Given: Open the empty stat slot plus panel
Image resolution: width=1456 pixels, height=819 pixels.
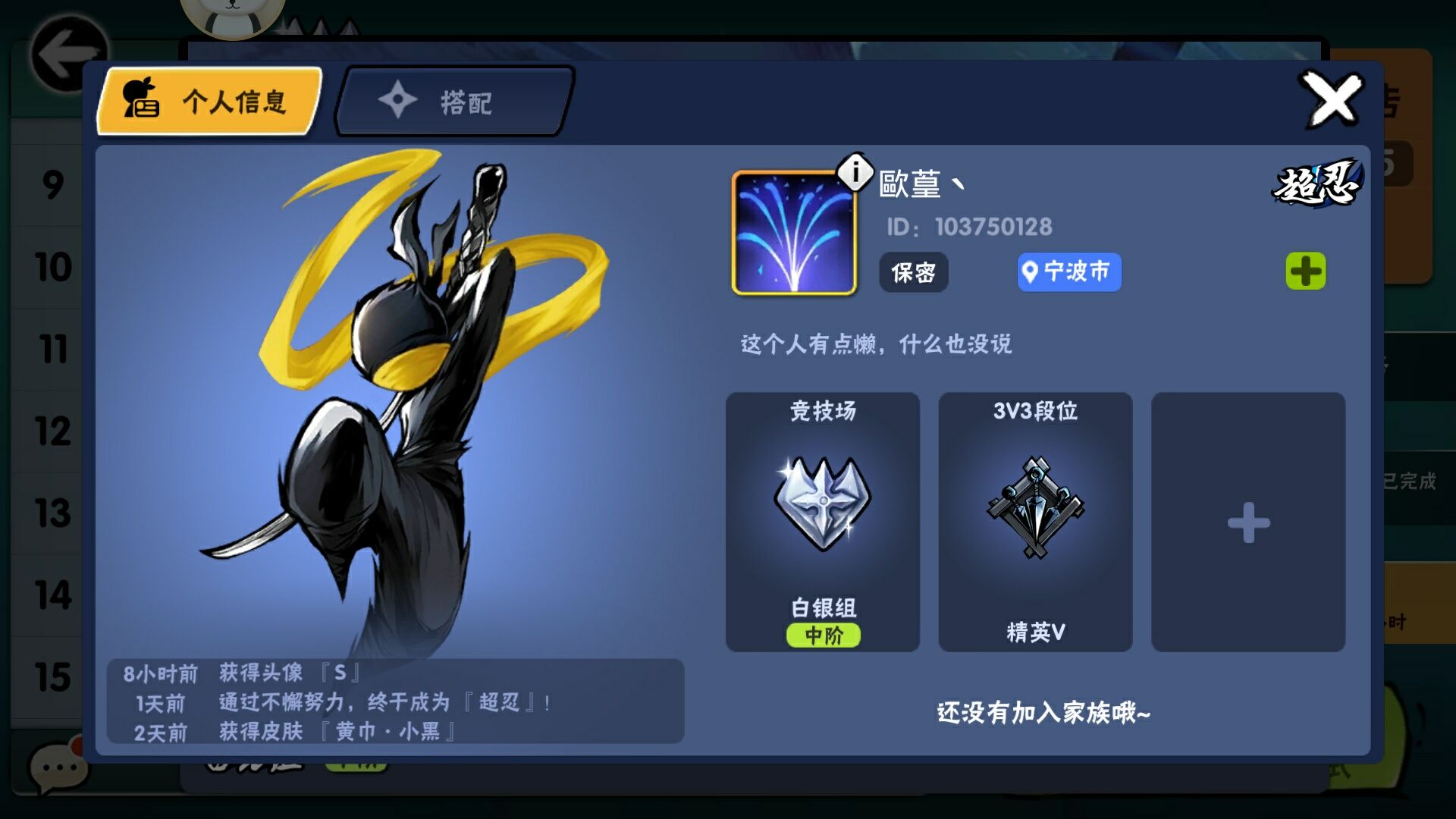Looking at the screenshot, I should point(1249,521).
